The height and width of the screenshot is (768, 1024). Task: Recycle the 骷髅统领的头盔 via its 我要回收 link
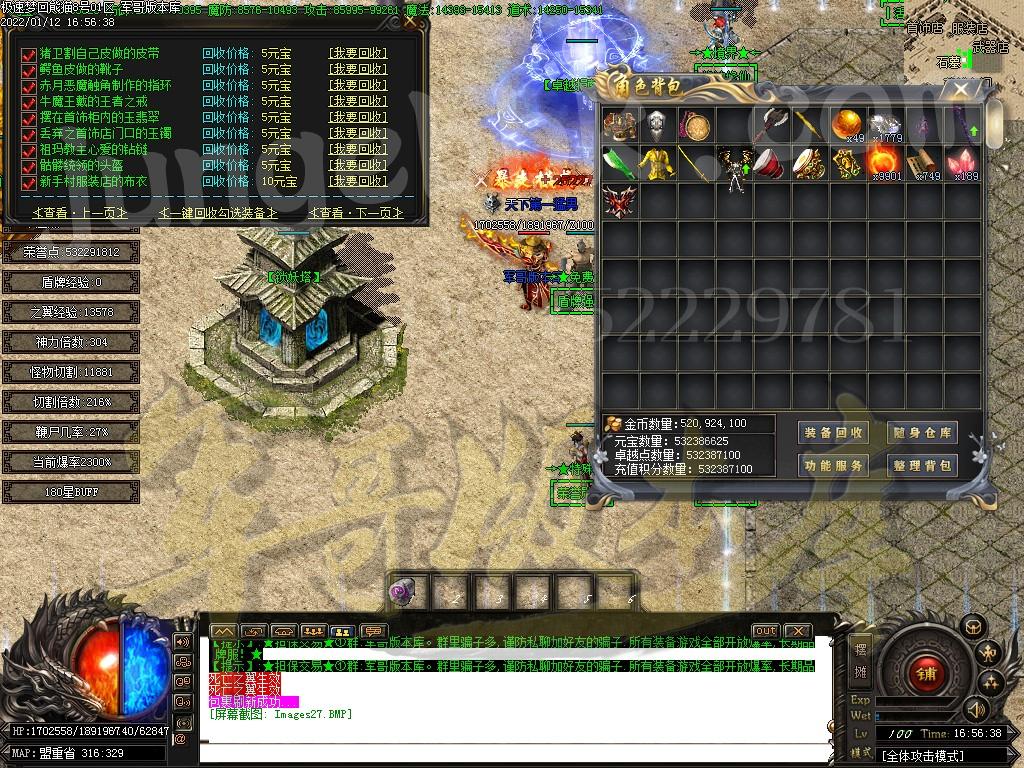tap(357, 166)
